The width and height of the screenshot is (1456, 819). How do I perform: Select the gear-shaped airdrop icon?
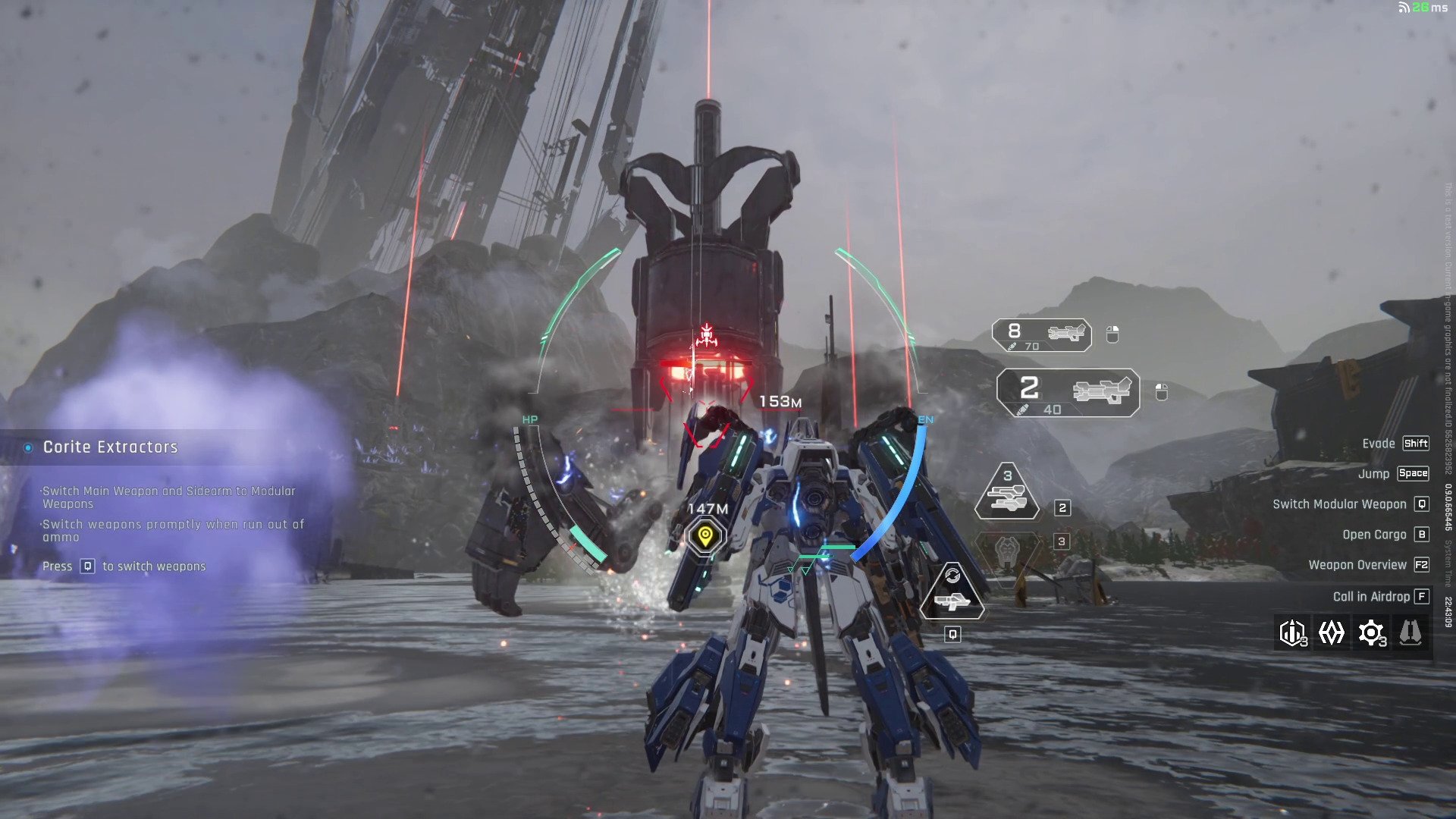[1371, 632]
